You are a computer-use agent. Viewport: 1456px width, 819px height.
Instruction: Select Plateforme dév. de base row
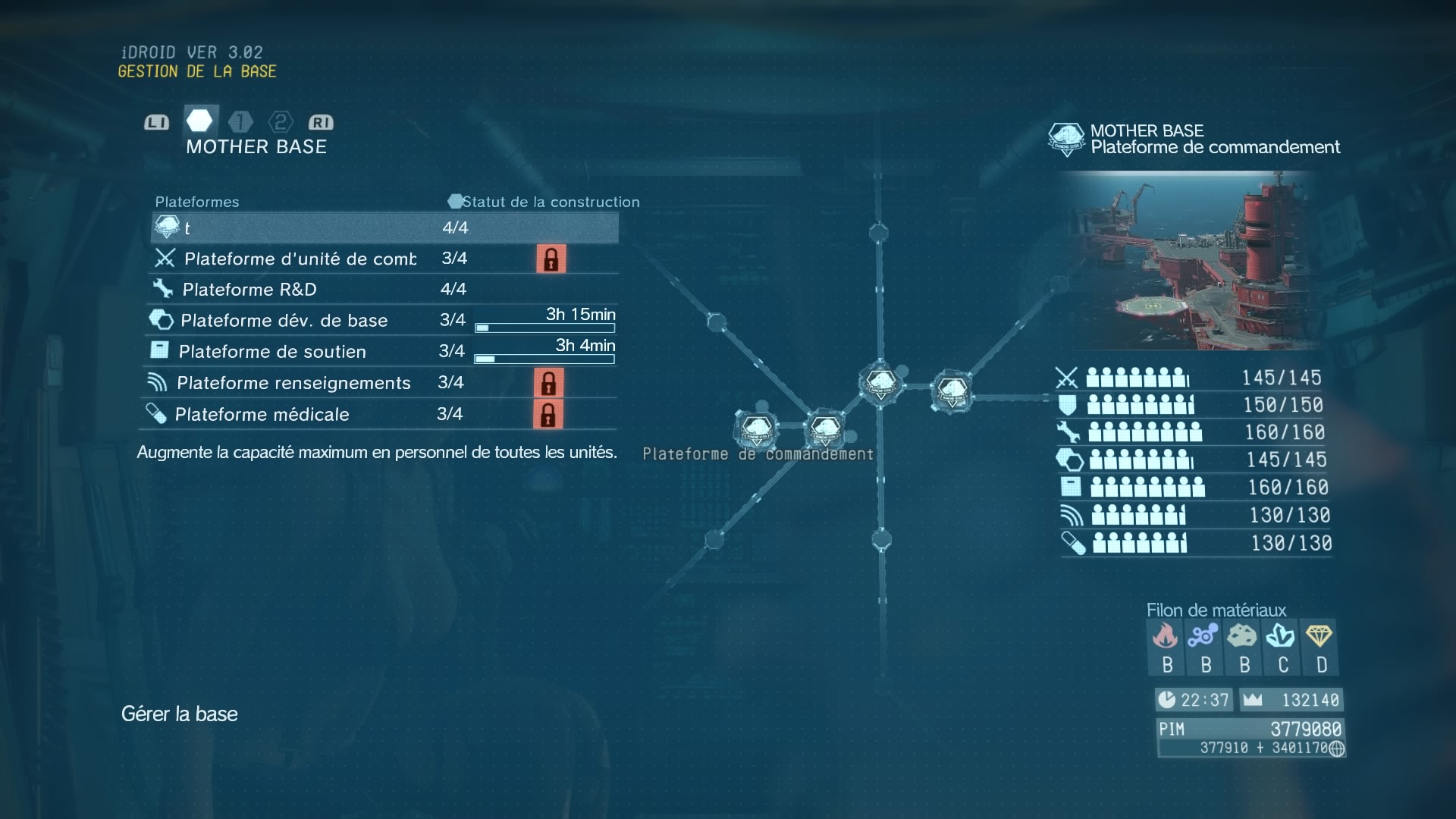point(284,320)
